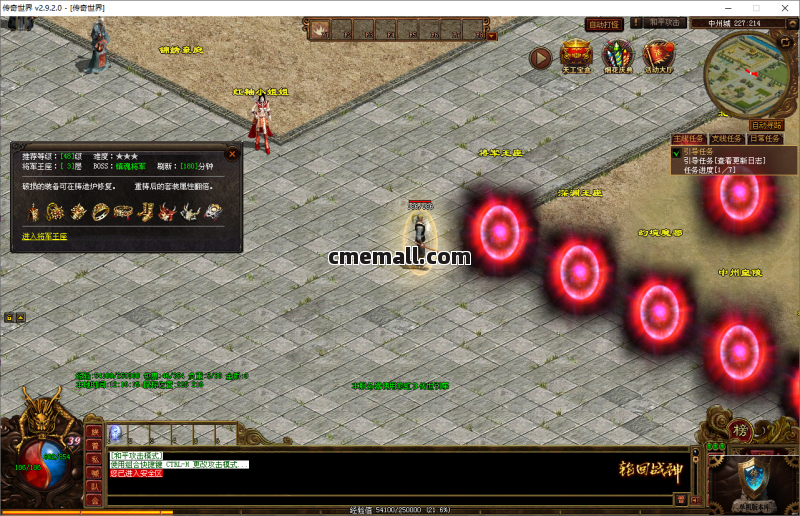Select the golden ring reward icon
This screenshot has width=800, height=516.
(x=100, y=212)
